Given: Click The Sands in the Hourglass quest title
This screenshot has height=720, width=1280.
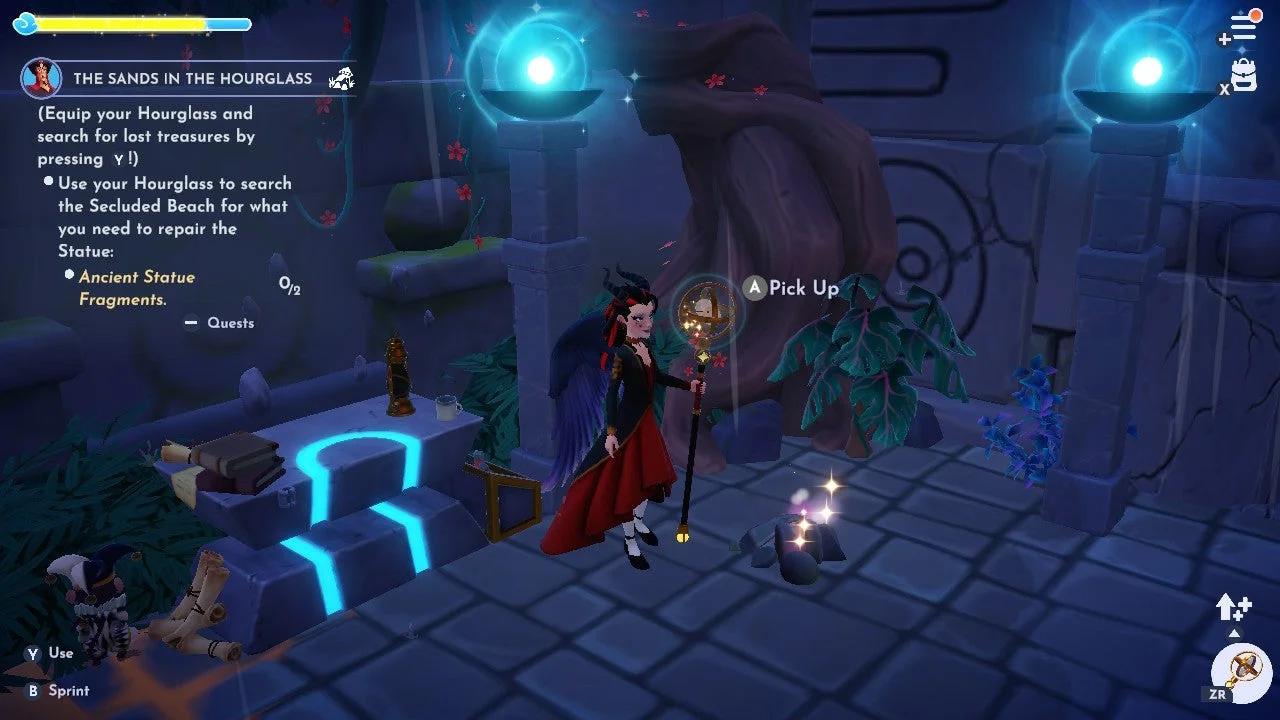Looking at the screenshot, I should pos(192,78).
